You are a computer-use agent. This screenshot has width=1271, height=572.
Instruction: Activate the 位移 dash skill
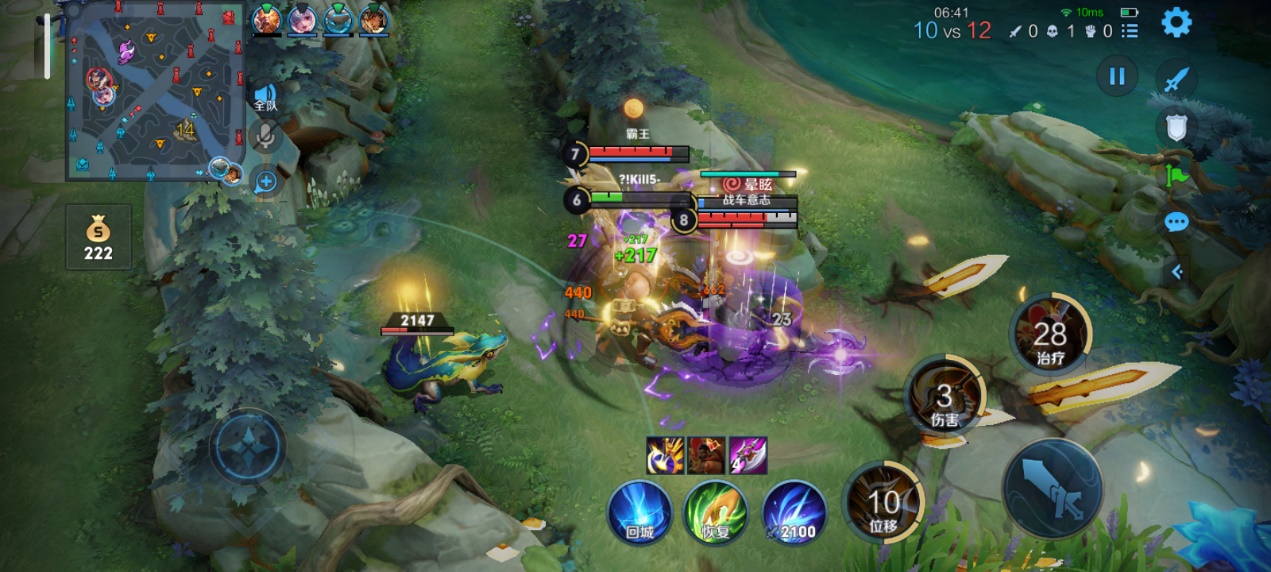(883, 500)
